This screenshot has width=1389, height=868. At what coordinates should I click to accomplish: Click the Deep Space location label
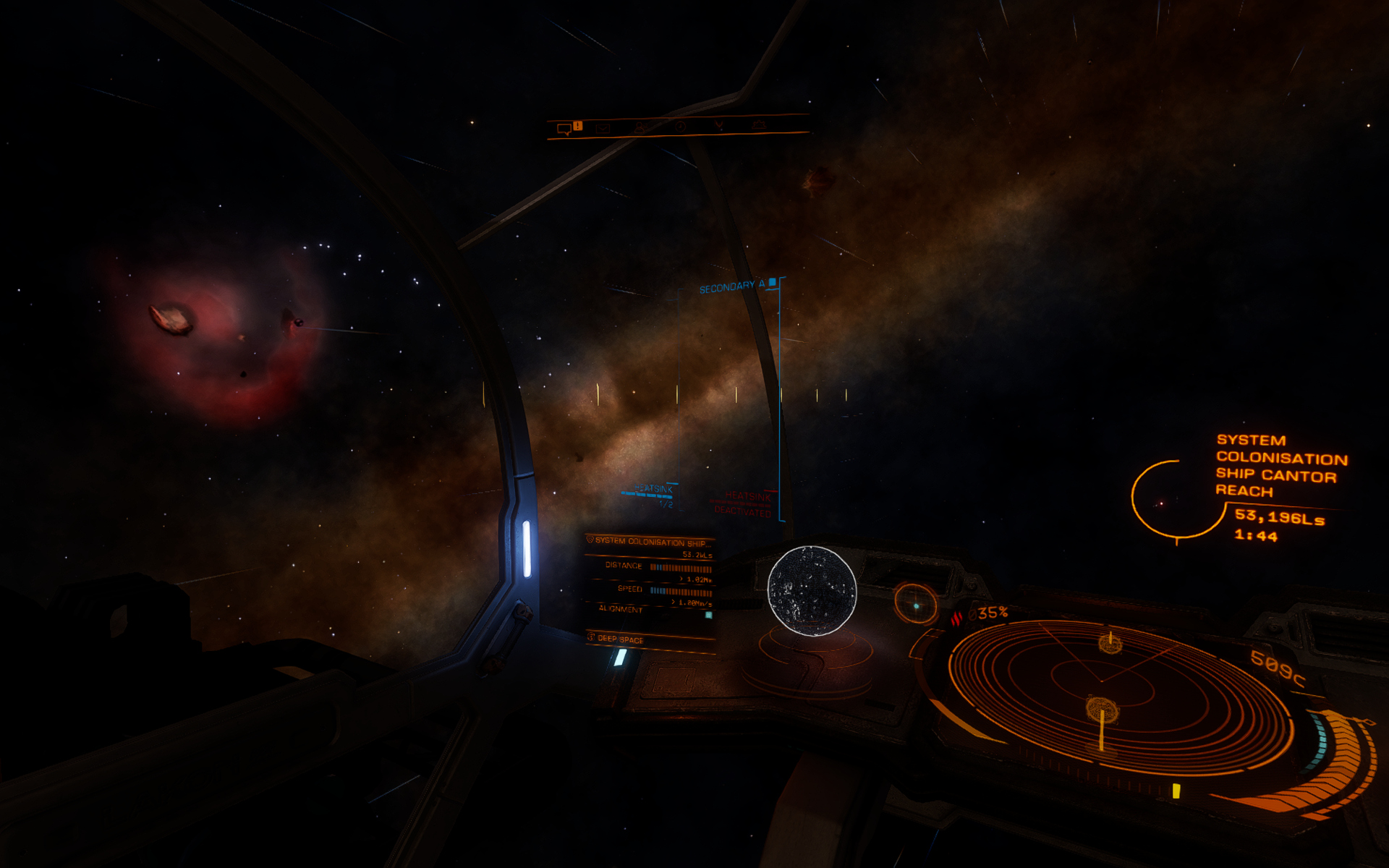620,639
